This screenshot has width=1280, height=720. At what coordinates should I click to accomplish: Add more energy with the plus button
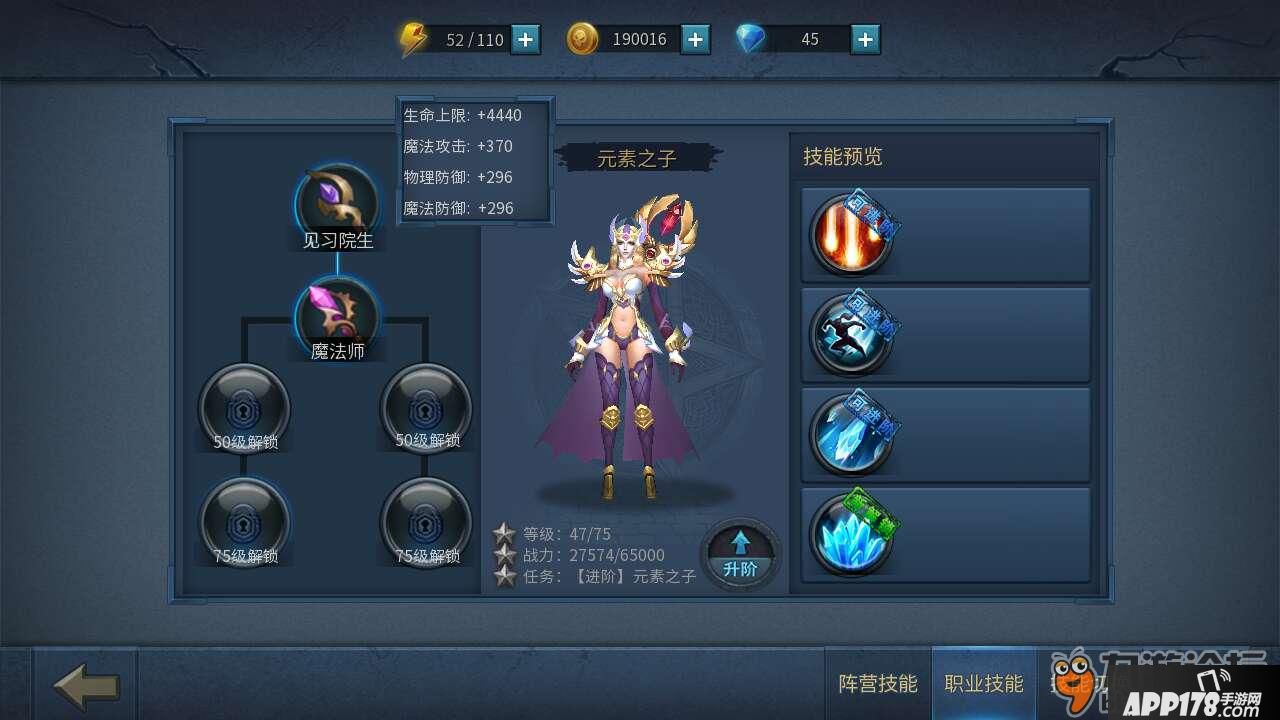(525, 39)
